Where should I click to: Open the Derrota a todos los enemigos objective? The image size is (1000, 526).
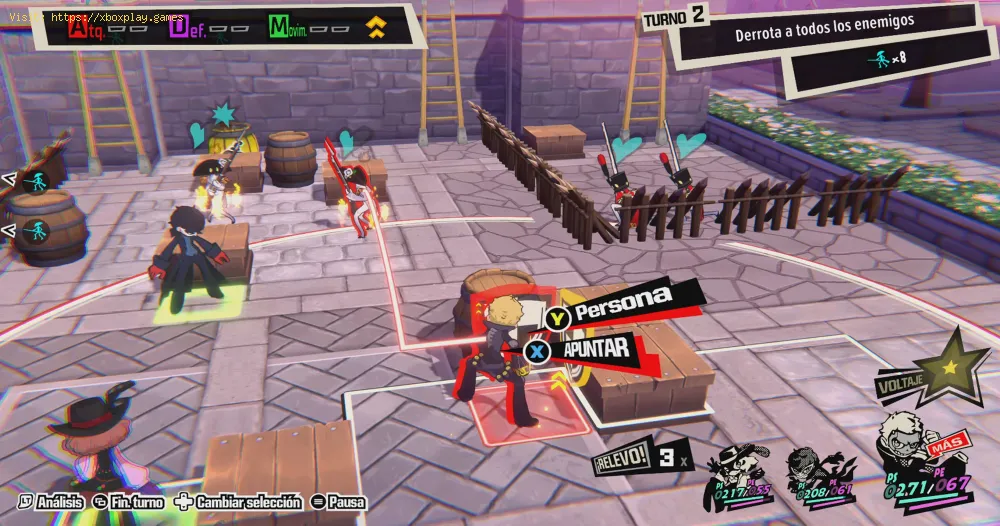coord(824,34)
